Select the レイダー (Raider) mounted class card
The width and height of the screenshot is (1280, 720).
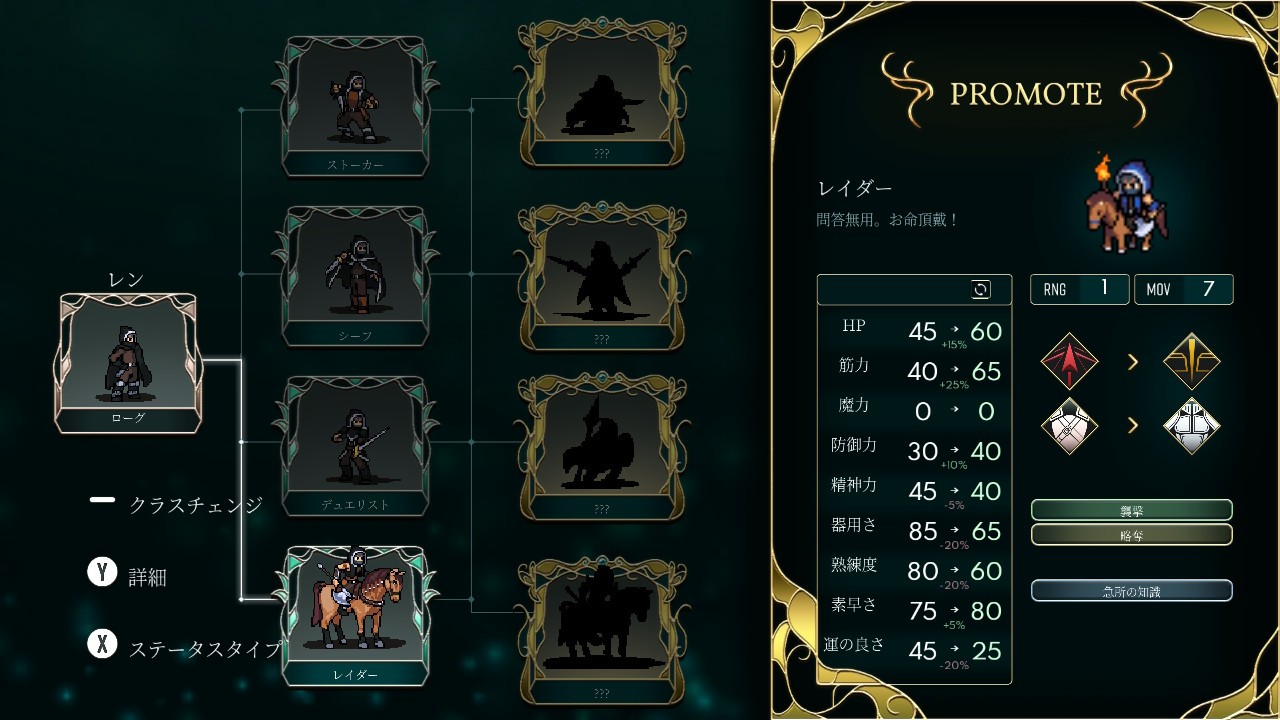356,615
